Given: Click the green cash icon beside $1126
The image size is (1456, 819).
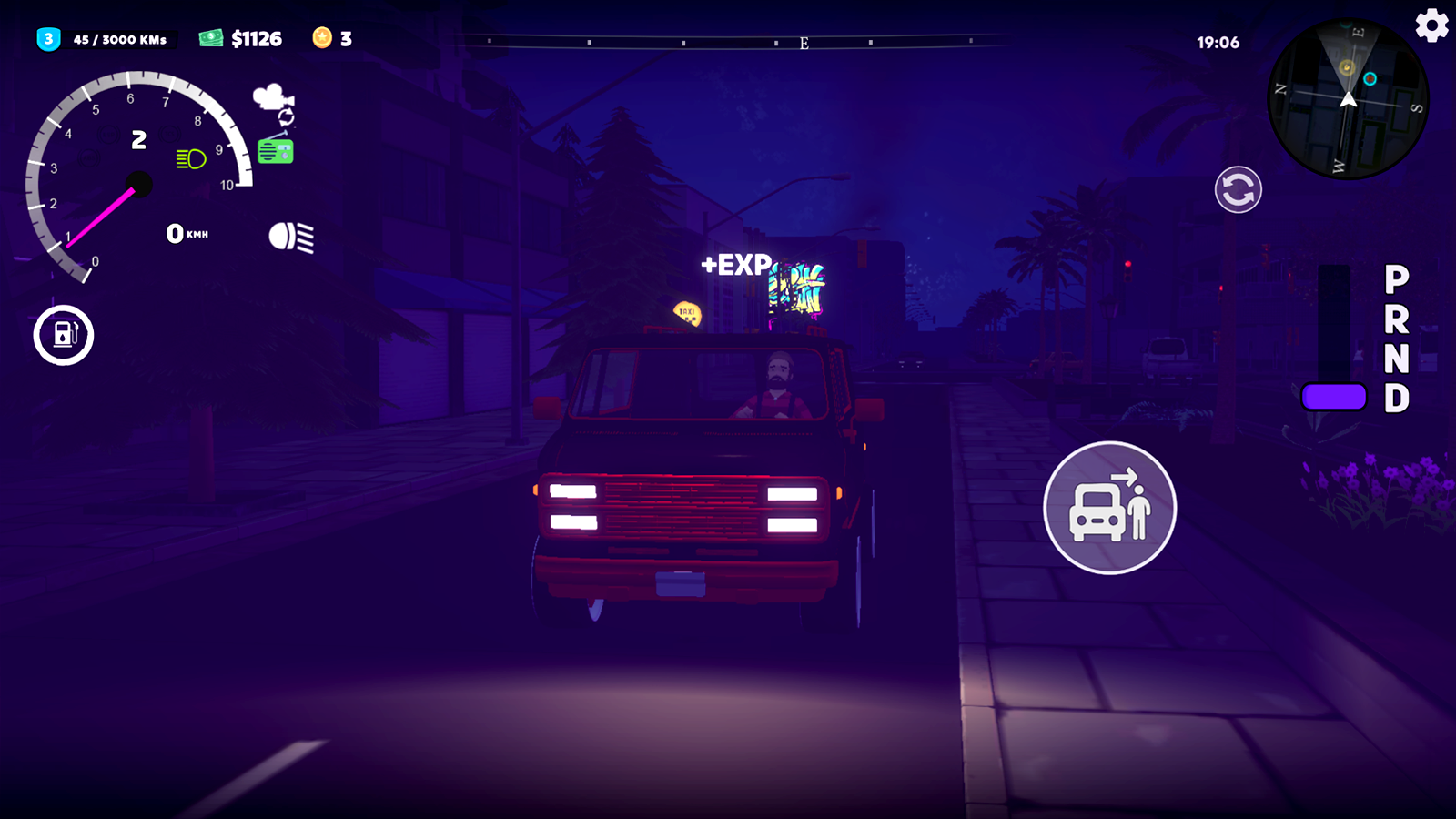Looking at the screenshot, I should pos(210,37).
